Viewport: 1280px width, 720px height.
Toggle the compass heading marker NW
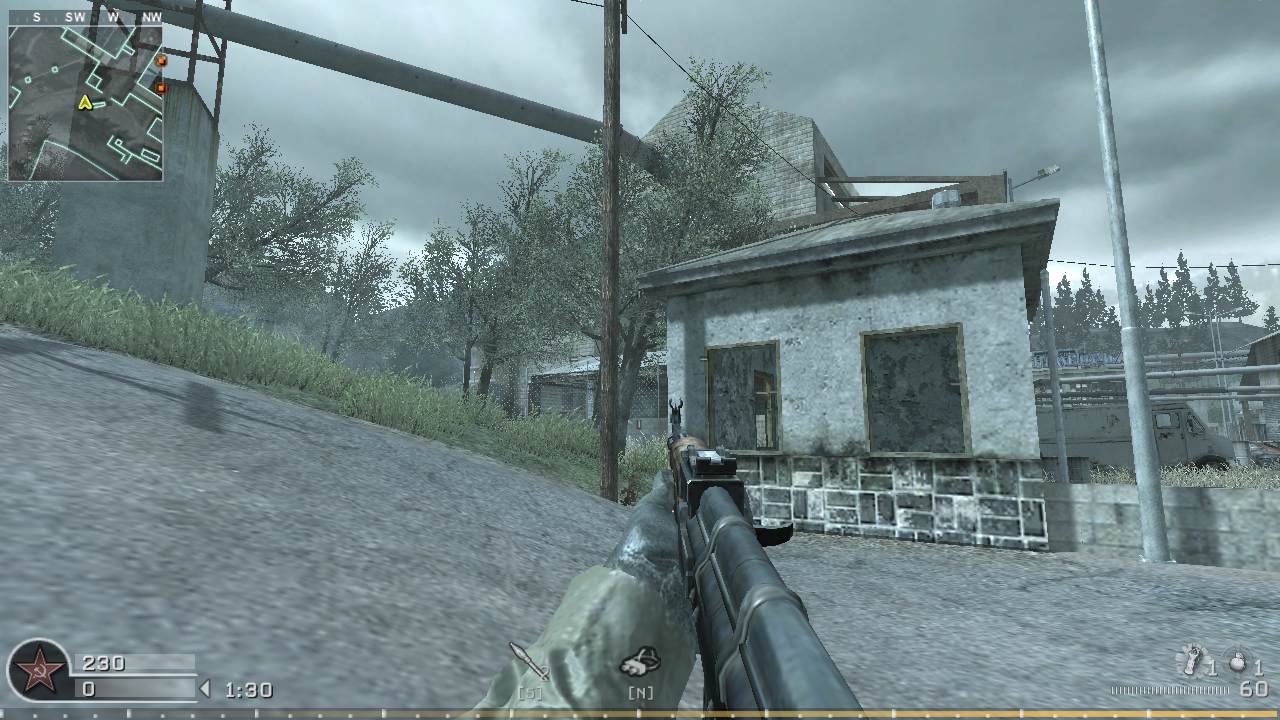(152, 17)
